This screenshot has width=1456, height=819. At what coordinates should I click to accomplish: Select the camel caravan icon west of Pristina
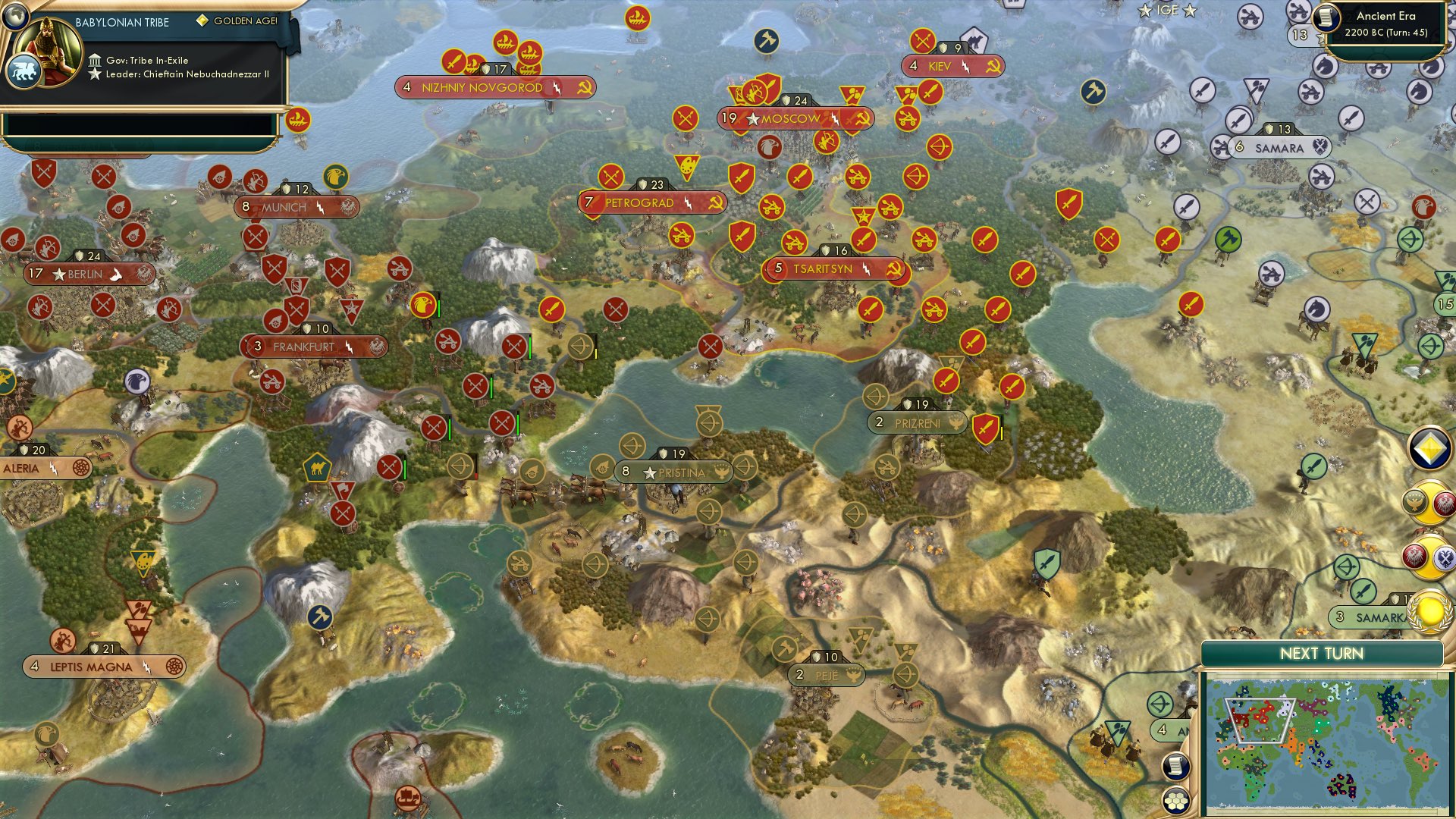[317, 469]
